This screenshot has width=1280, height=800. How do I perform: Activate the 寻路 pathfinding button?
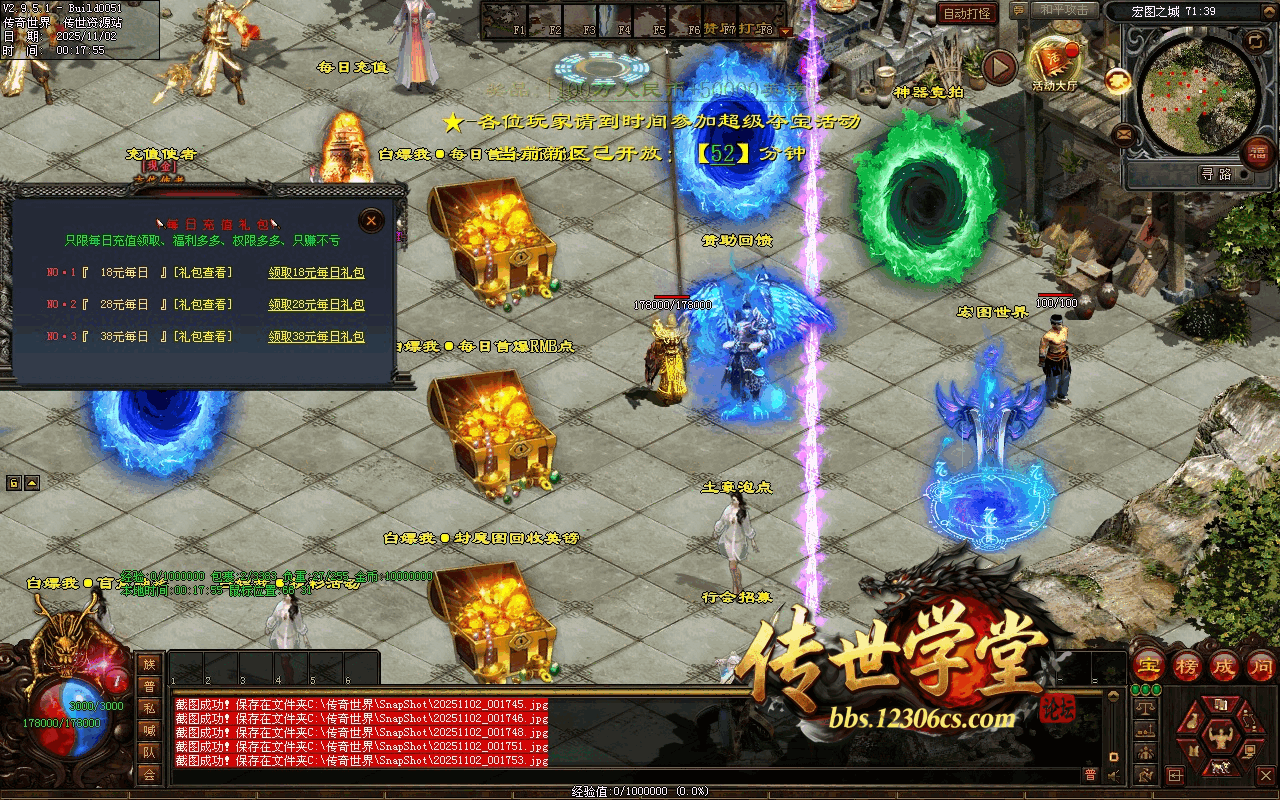(x=1217, y=174)
